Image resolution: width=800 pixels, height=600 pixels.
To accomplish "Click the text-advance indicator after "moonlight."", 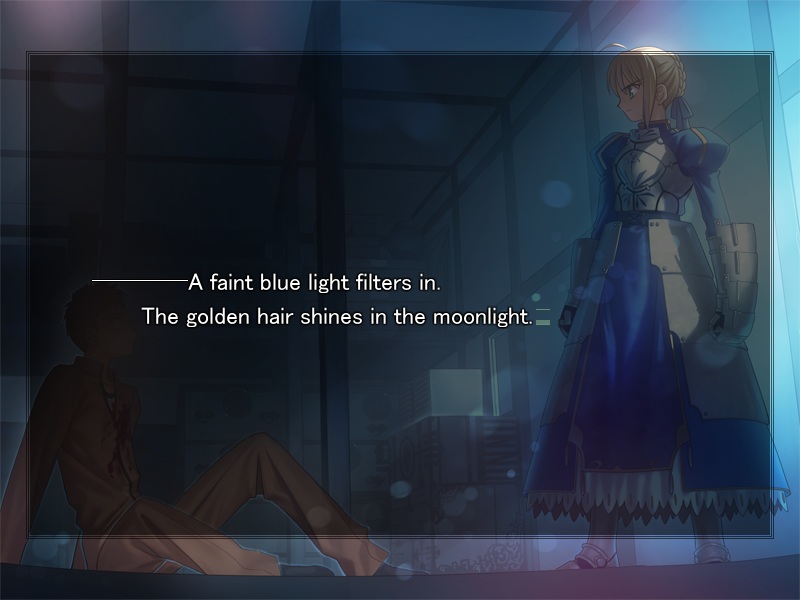I will 543,322.
